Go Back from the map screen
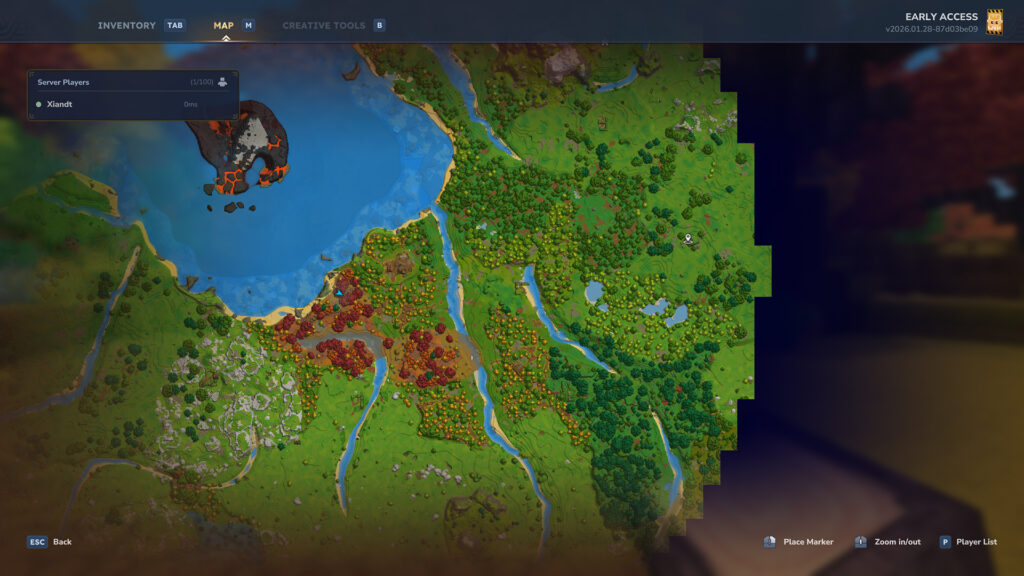 pos(50,542)
